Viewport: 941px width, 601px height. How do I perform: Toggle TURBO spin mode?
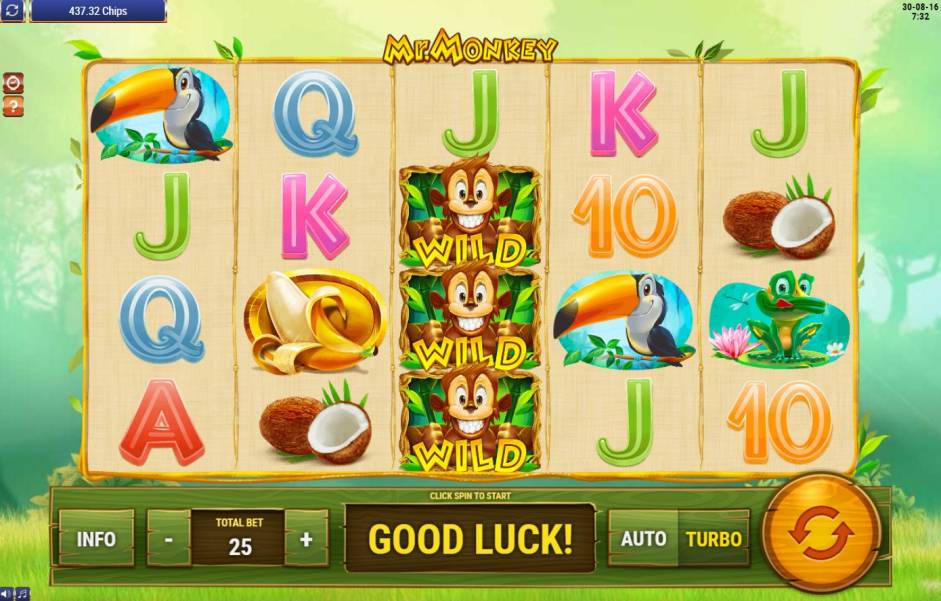714,539
